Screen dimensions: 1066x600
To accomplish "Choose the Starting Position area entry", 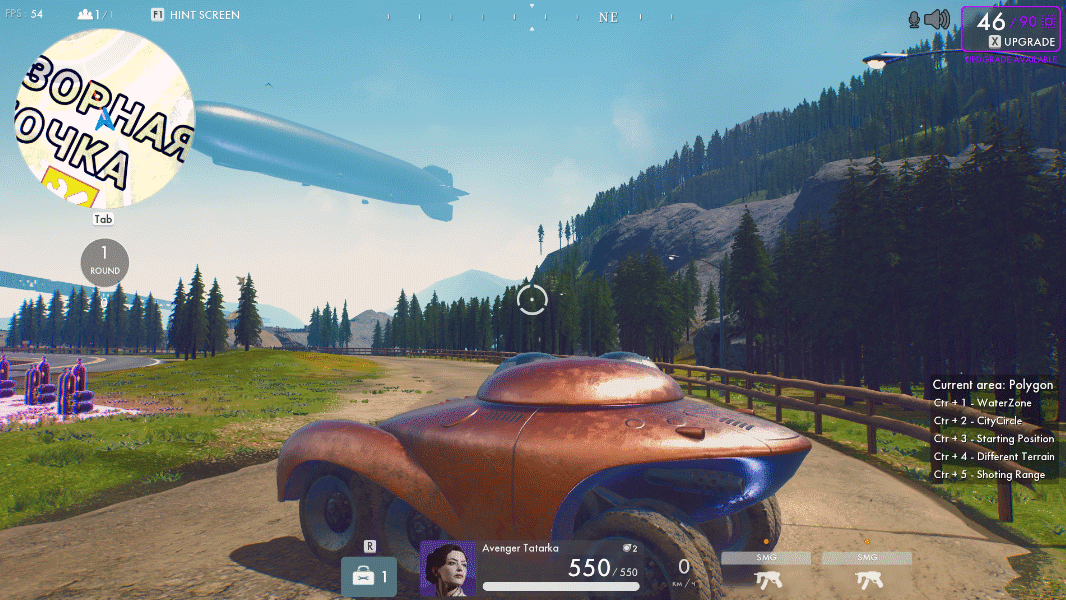I will (994, 439).
